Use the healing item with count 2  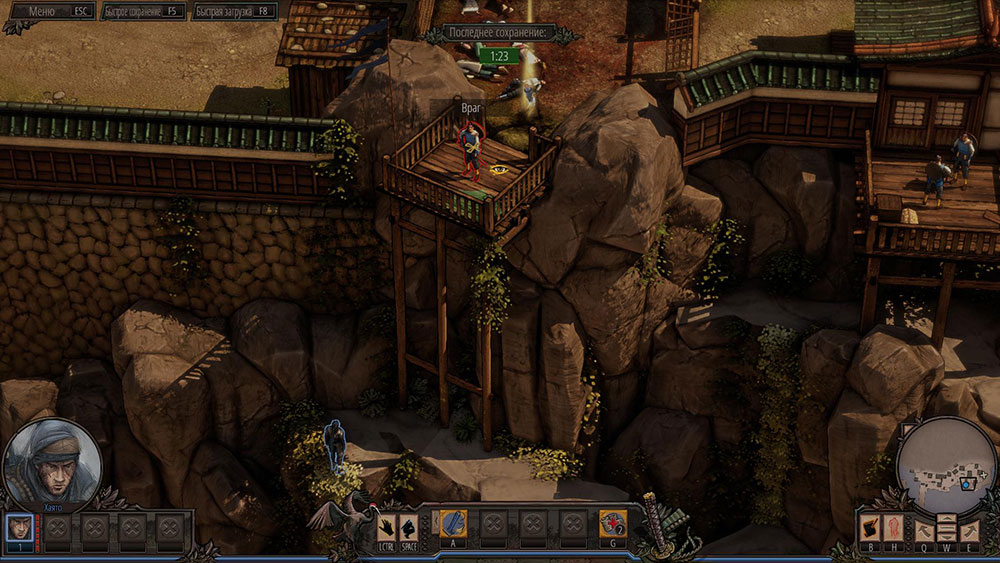click(x=612, y=523)
